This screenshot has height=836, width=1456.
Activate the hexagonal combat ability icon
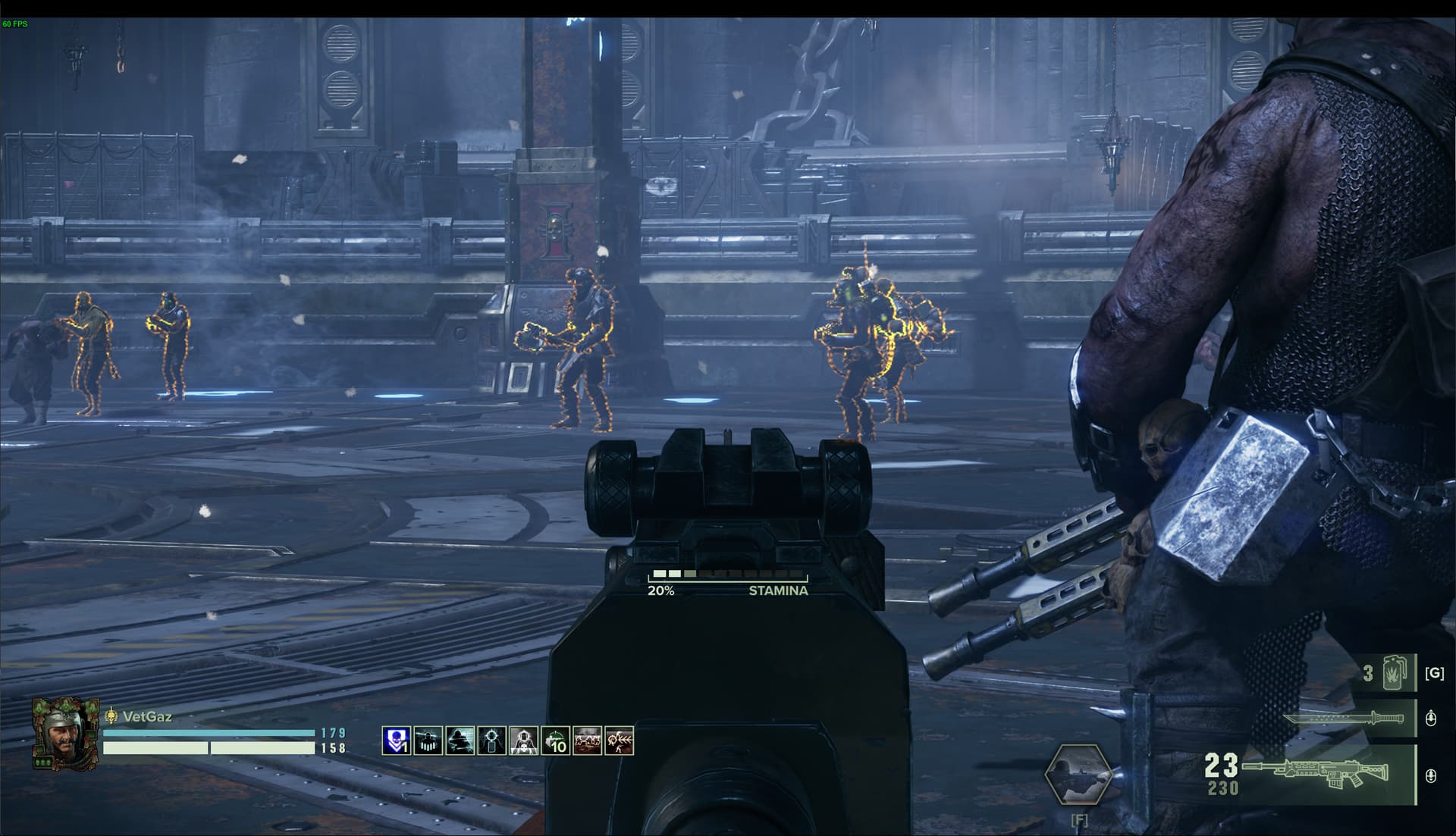(1078, 775)
